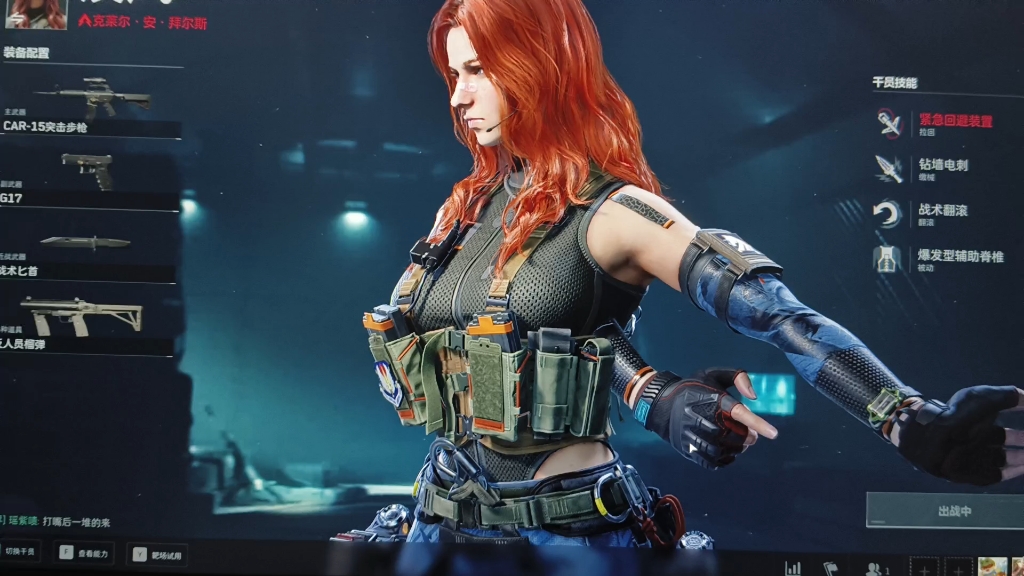Open the G17 pistol secondary weapon slot

[88, 178]
